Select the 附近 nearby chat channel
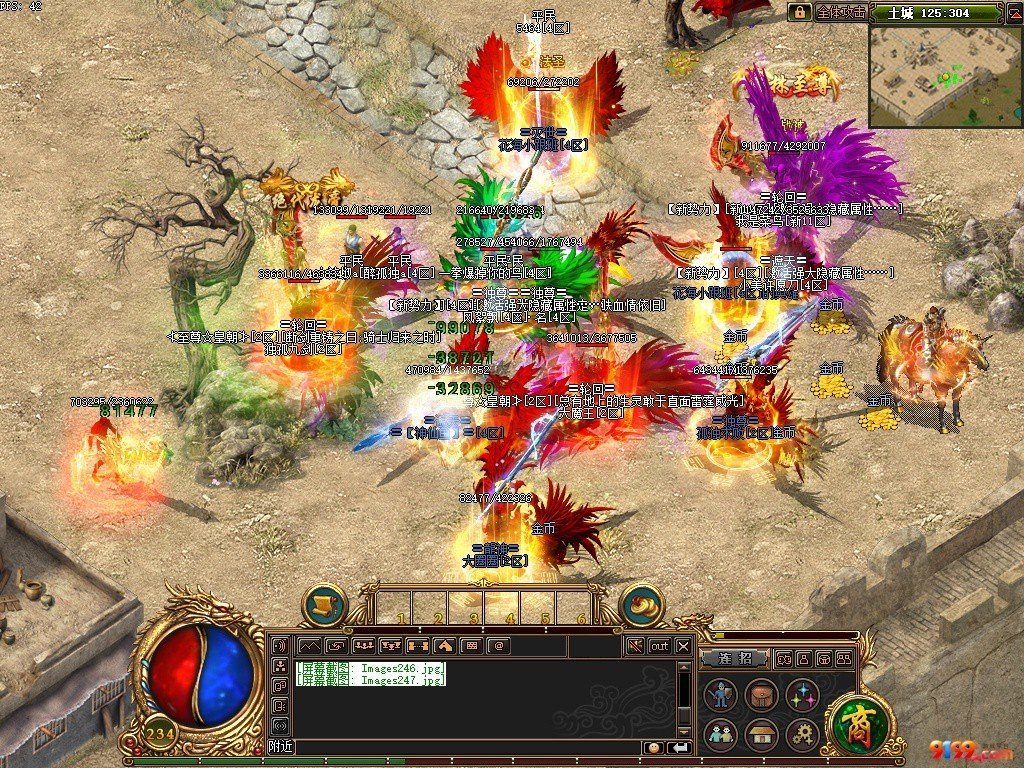Image resolution: width=1024 pixels, height=768 pixels. (x=281, y=747)
